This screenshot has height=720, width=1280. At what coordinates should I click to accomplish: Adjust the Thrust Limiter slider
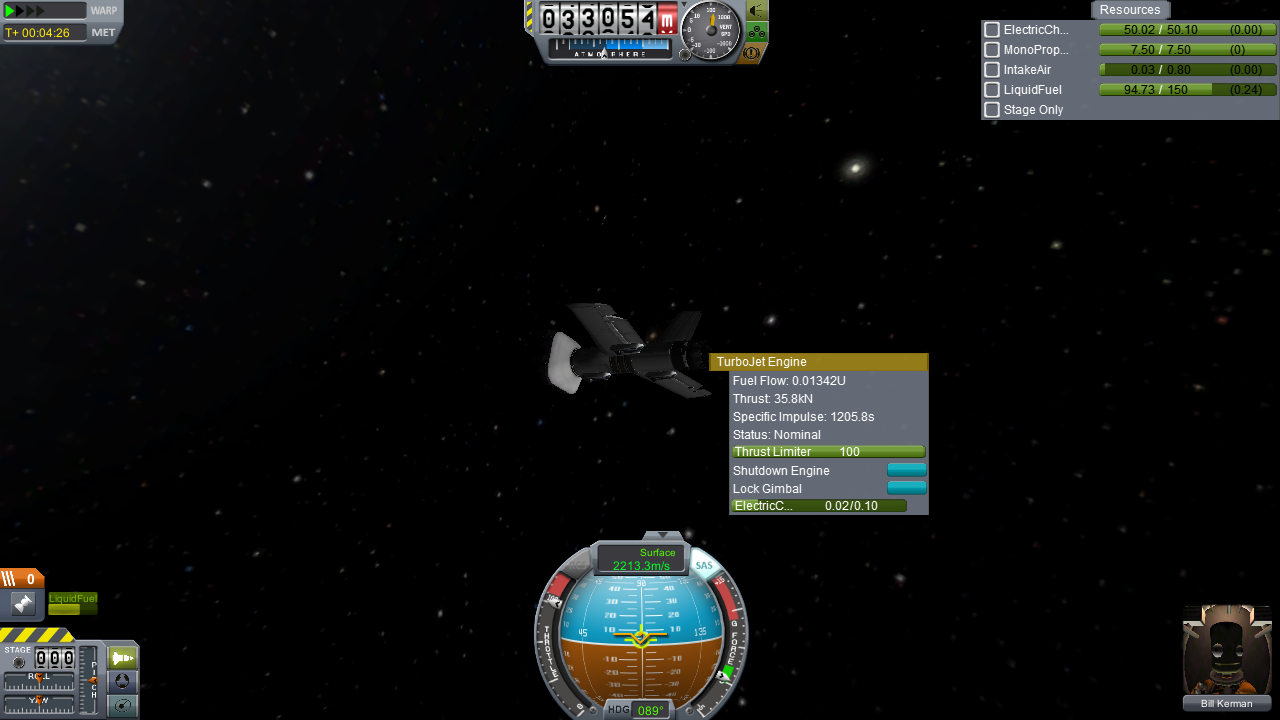828,452
